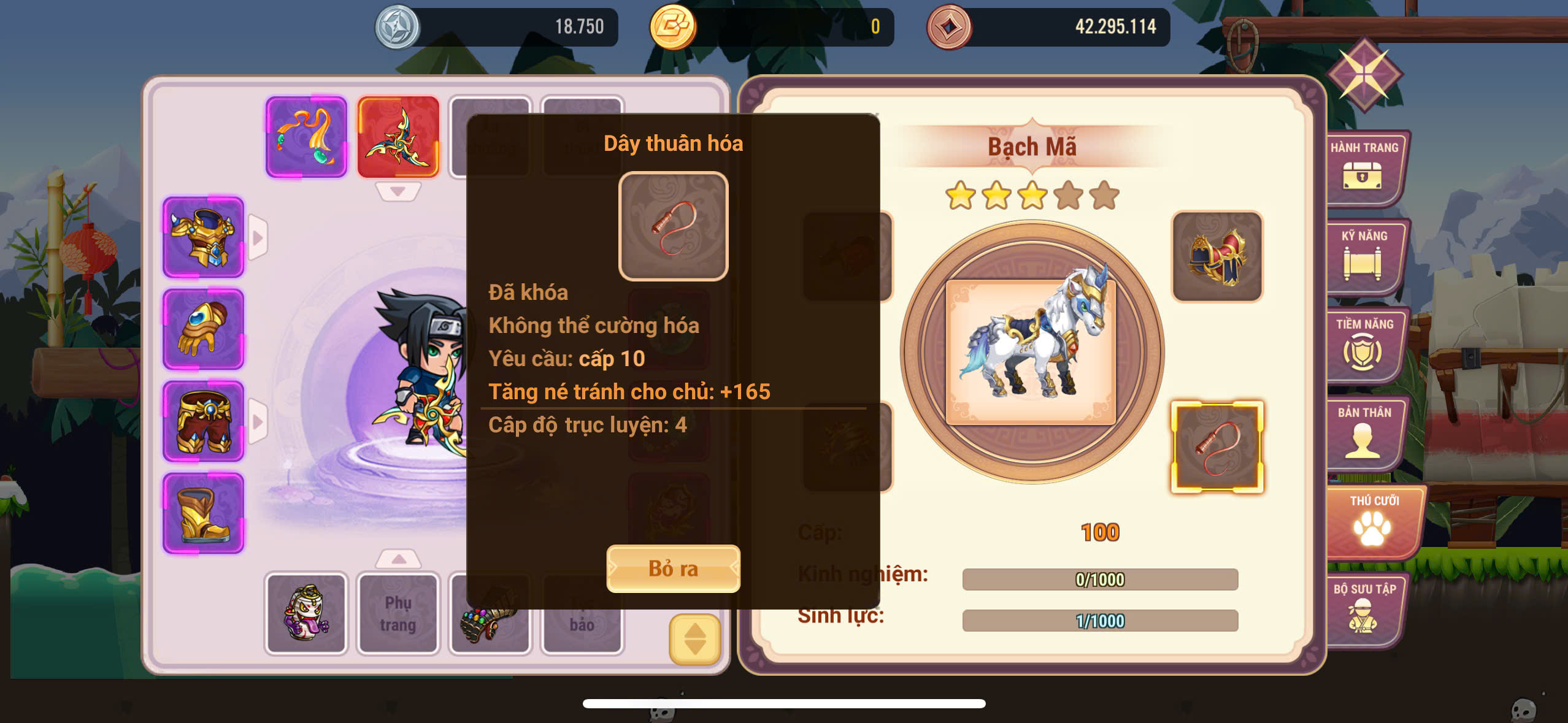1568x723 pixels.
Task: Open the Bộ Sưu Tập tab
Action: 1364,610
